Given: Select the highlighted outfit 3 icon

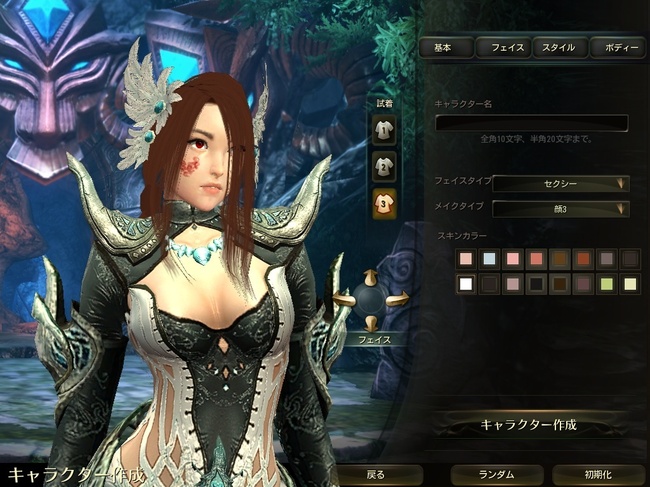Looking at the screenshot, I should [384, 203].
